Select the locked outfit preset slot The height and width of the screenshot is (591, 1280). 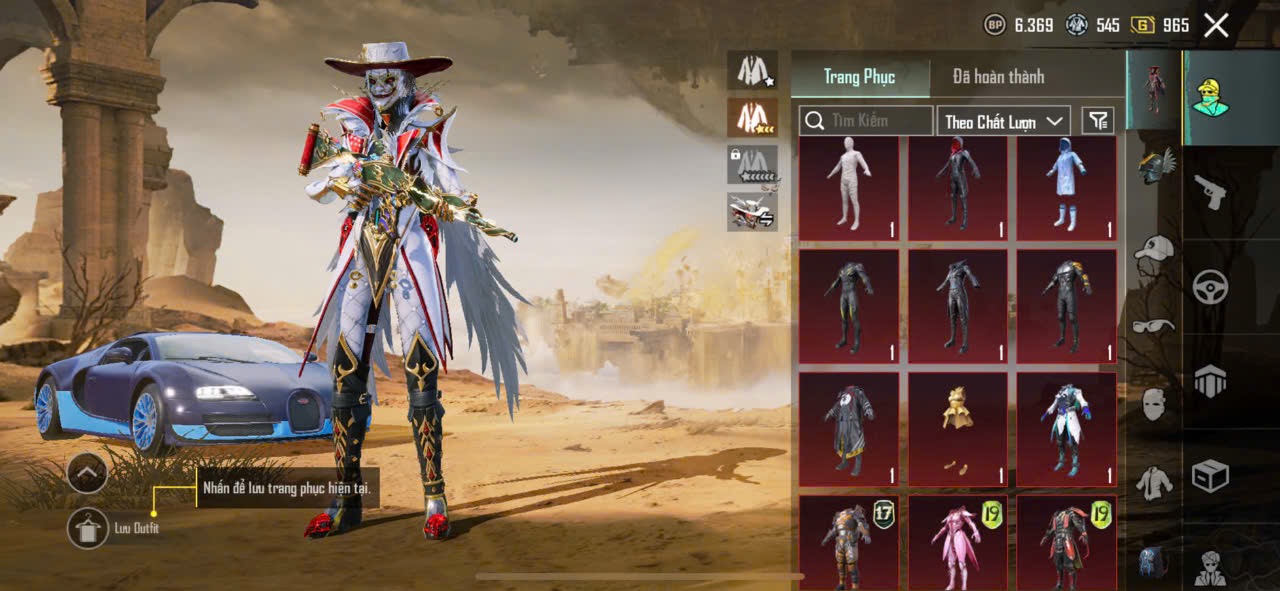point(752,164)
